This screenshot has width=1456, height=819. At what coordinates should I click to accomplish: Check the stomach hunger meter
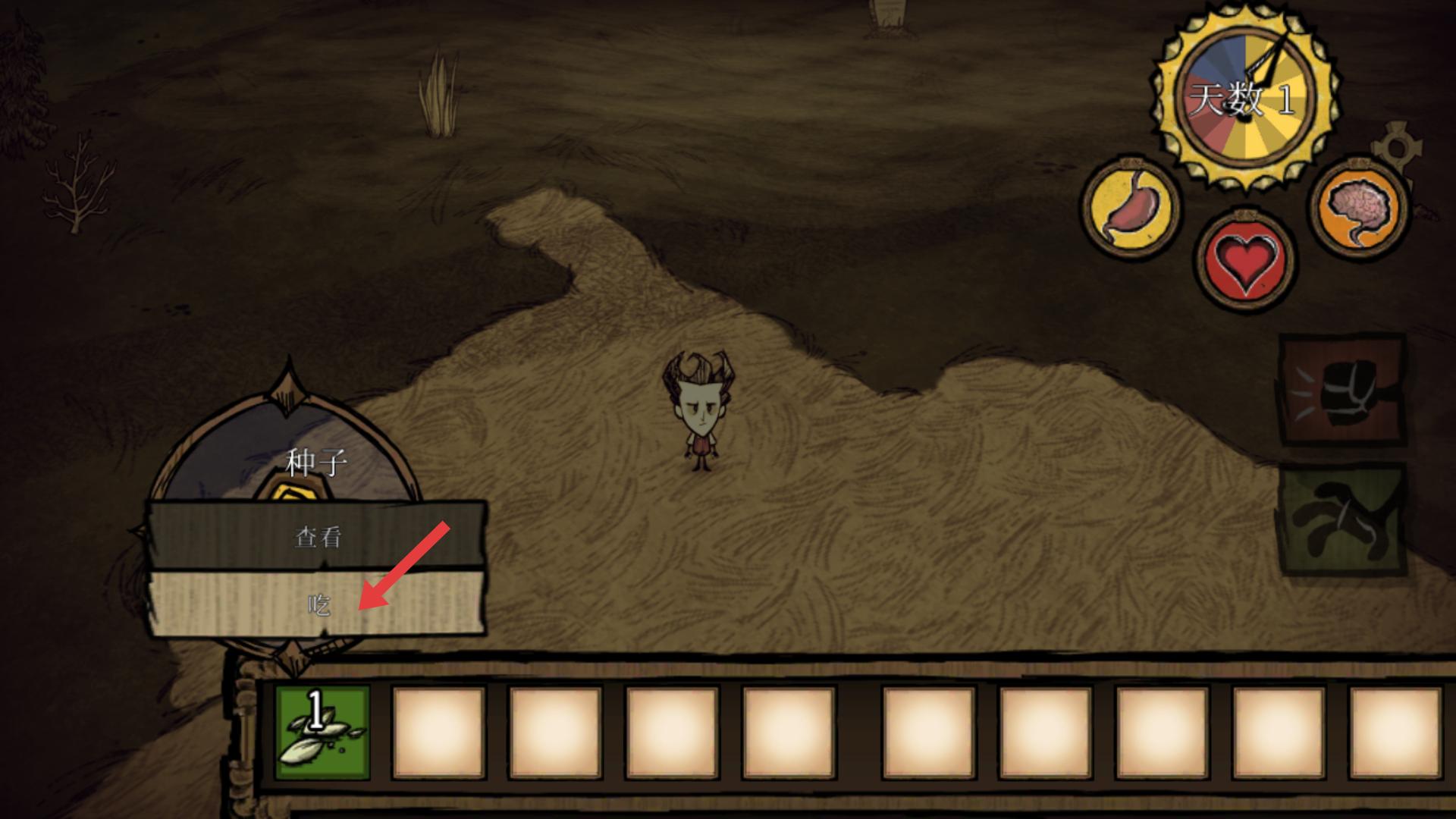(1131, 208)
